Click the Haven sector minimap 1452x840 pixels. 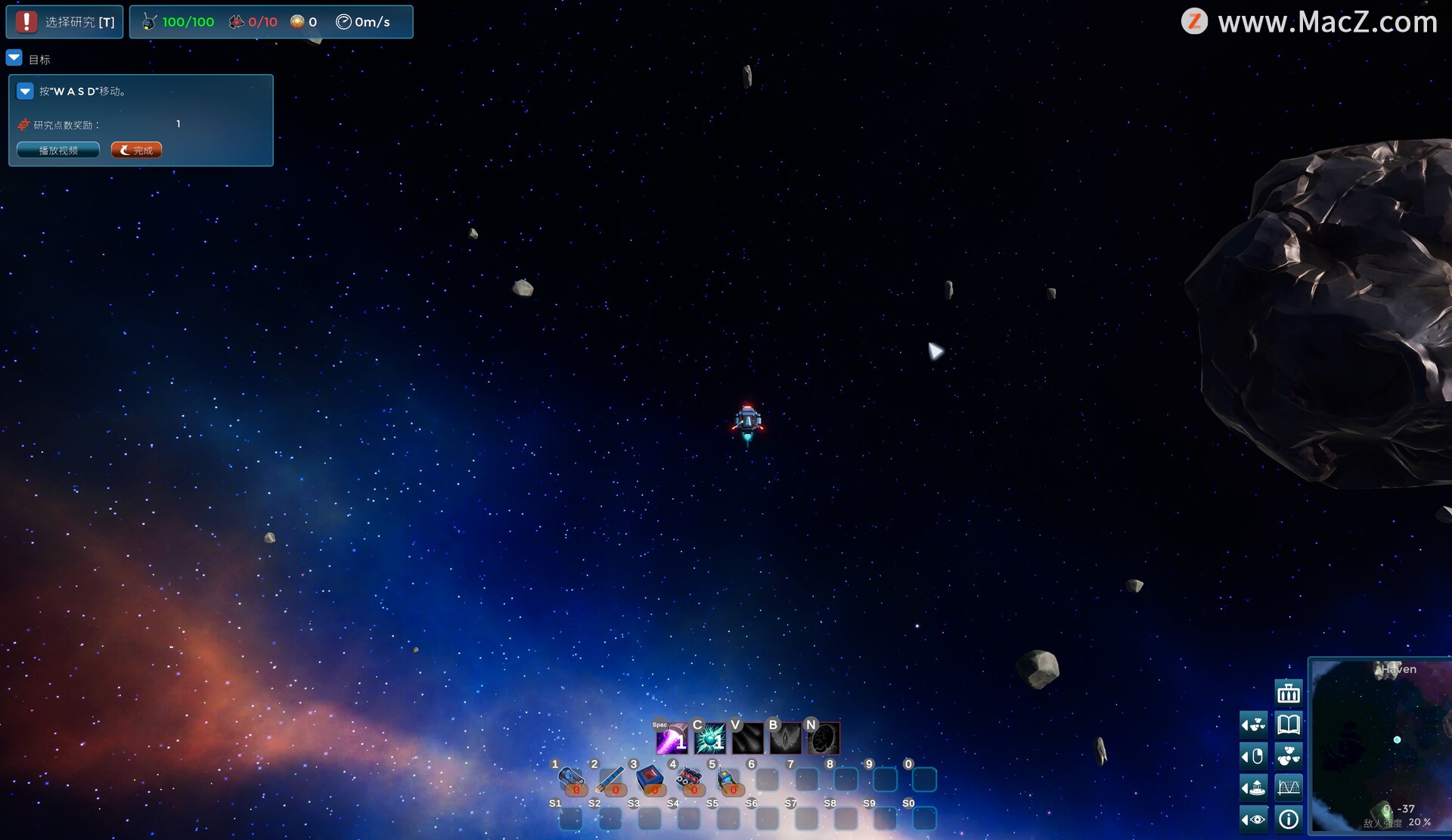pos(1381,746)
